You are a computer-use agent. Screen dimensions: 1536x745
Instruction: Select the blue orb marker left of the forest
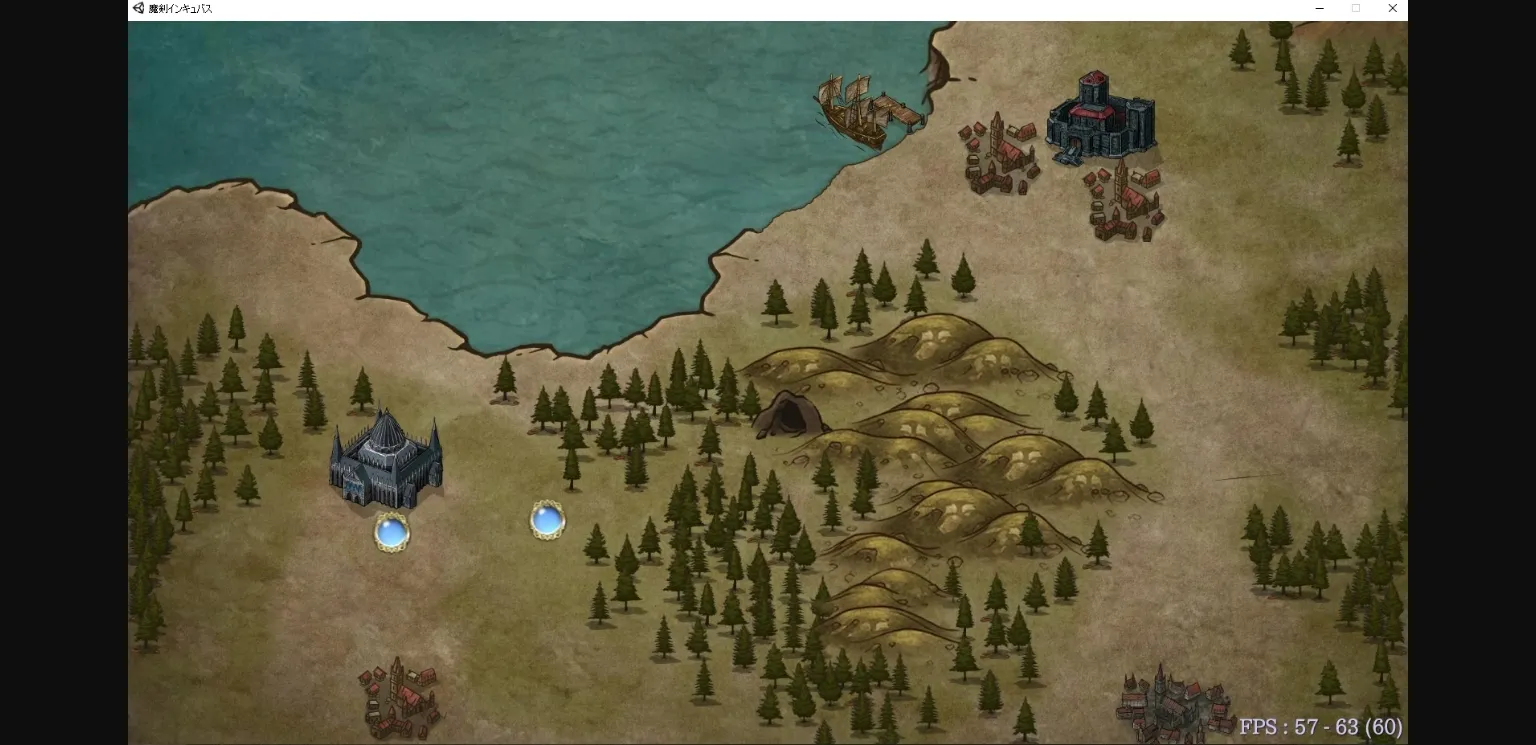pos(547,520)
